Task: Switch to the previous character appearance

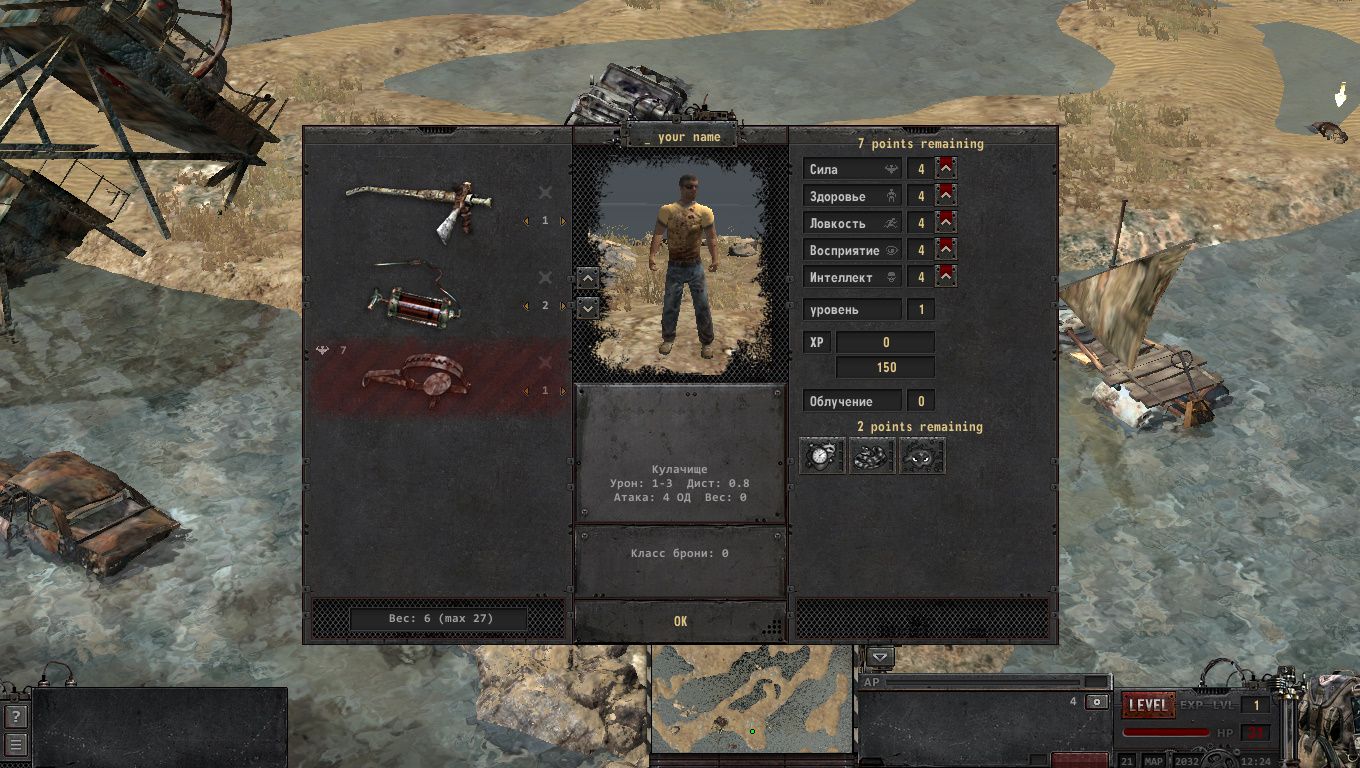Action: (x=588, y=278)
